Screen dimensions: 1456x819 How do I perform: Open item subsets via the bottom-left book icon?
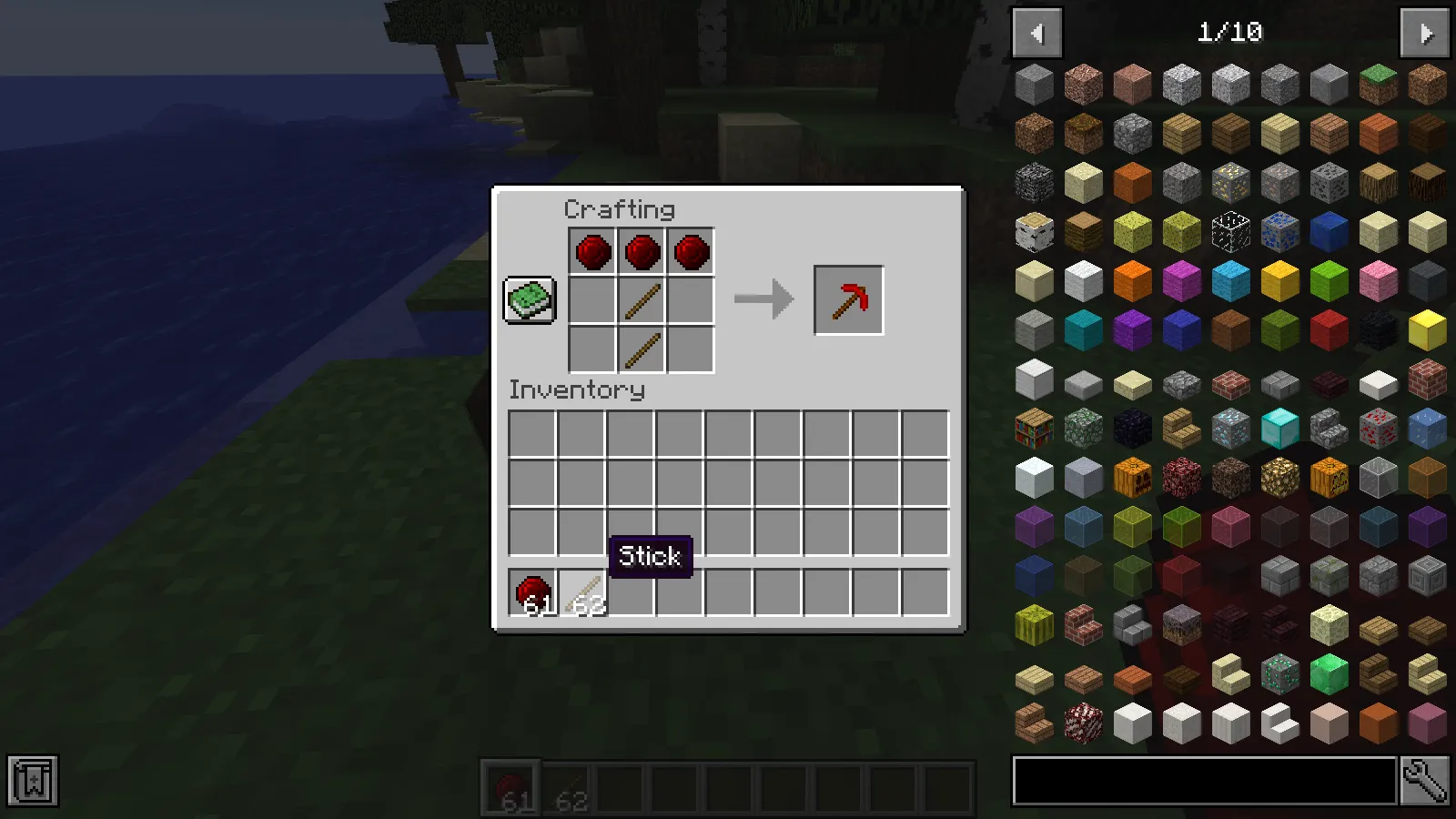pyautogui.click(x=33, y=779)
